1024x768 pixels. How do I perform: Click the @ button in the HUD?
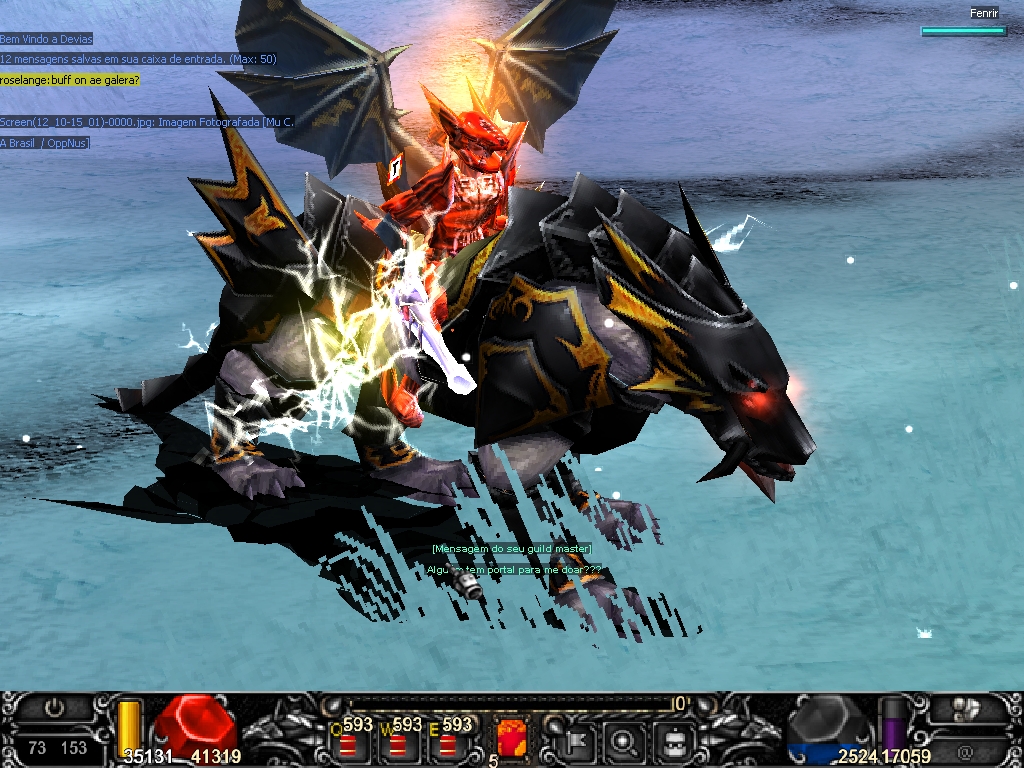(x=965, y=750)
